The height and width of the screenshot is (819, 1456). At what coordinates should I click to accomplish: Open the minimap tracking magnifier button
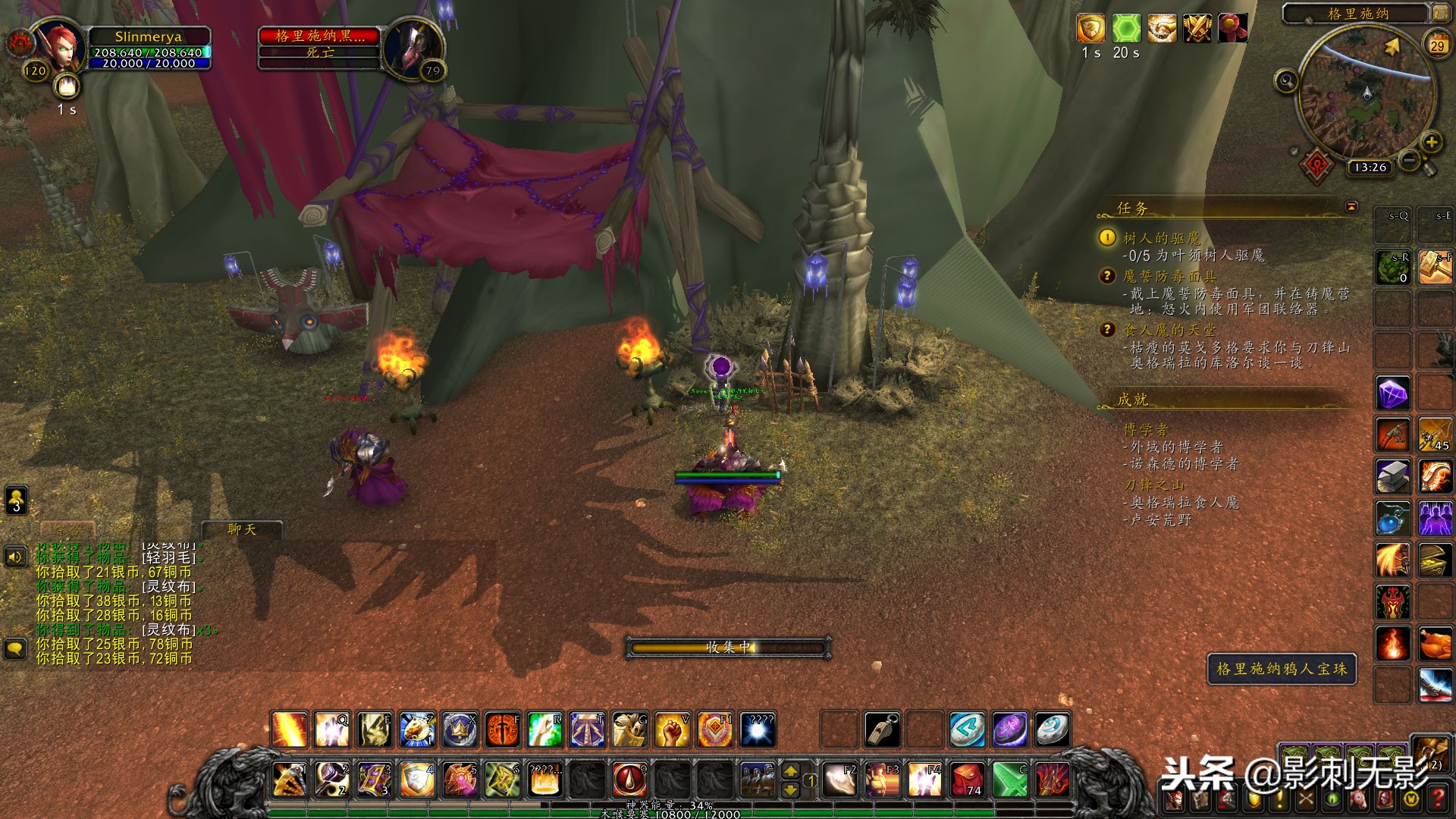coord(1285,80)
